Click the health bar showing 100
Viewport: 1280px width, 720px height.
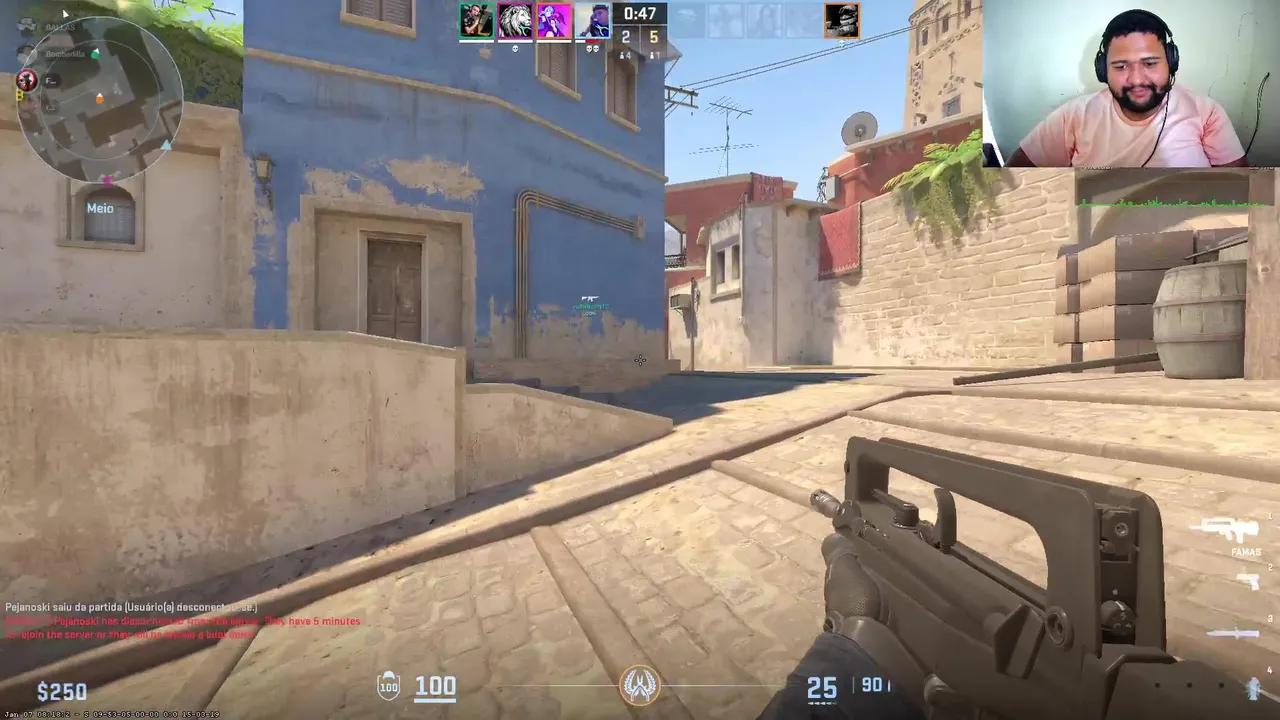(435, 686)
